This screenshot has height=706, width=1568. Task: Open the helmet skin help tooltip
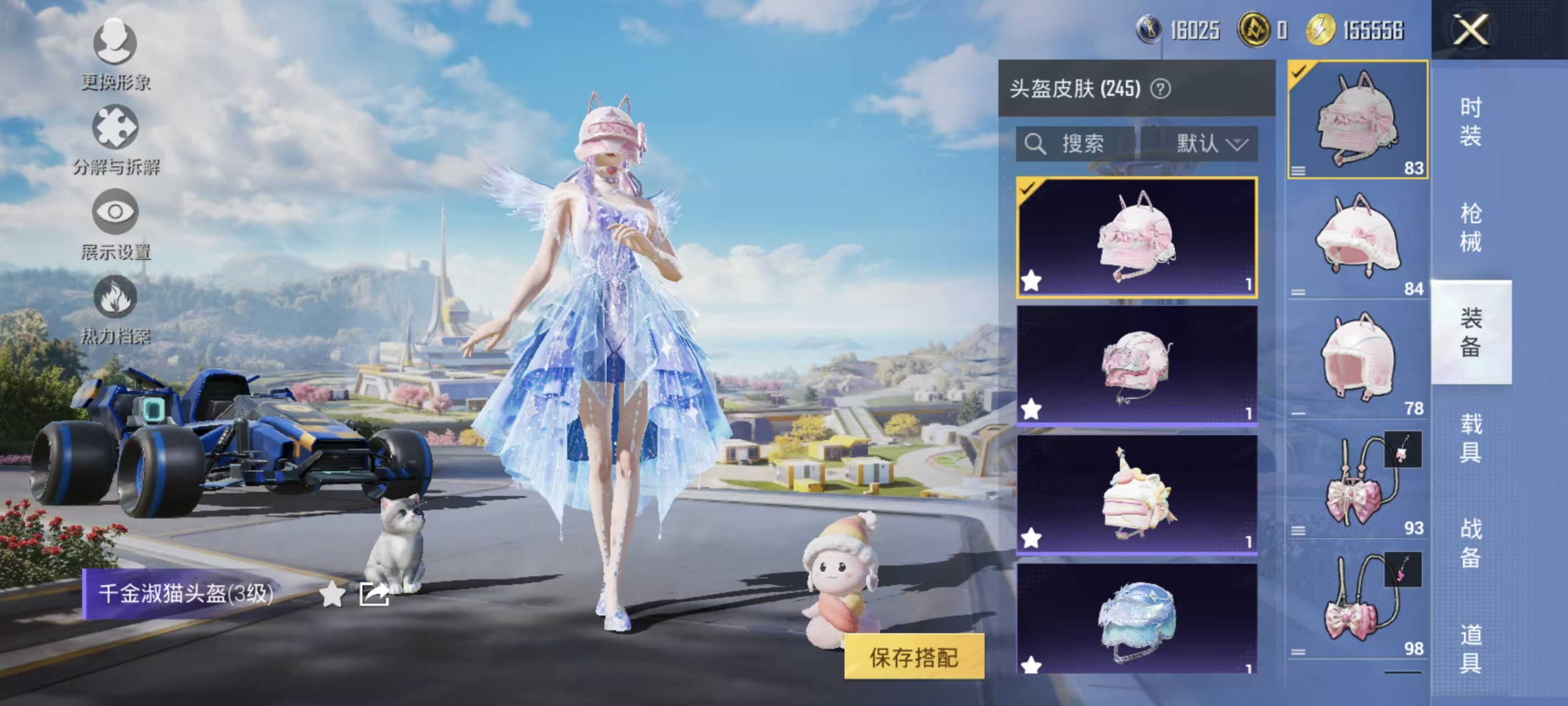pyautogui.click(x=1161, y=90)
